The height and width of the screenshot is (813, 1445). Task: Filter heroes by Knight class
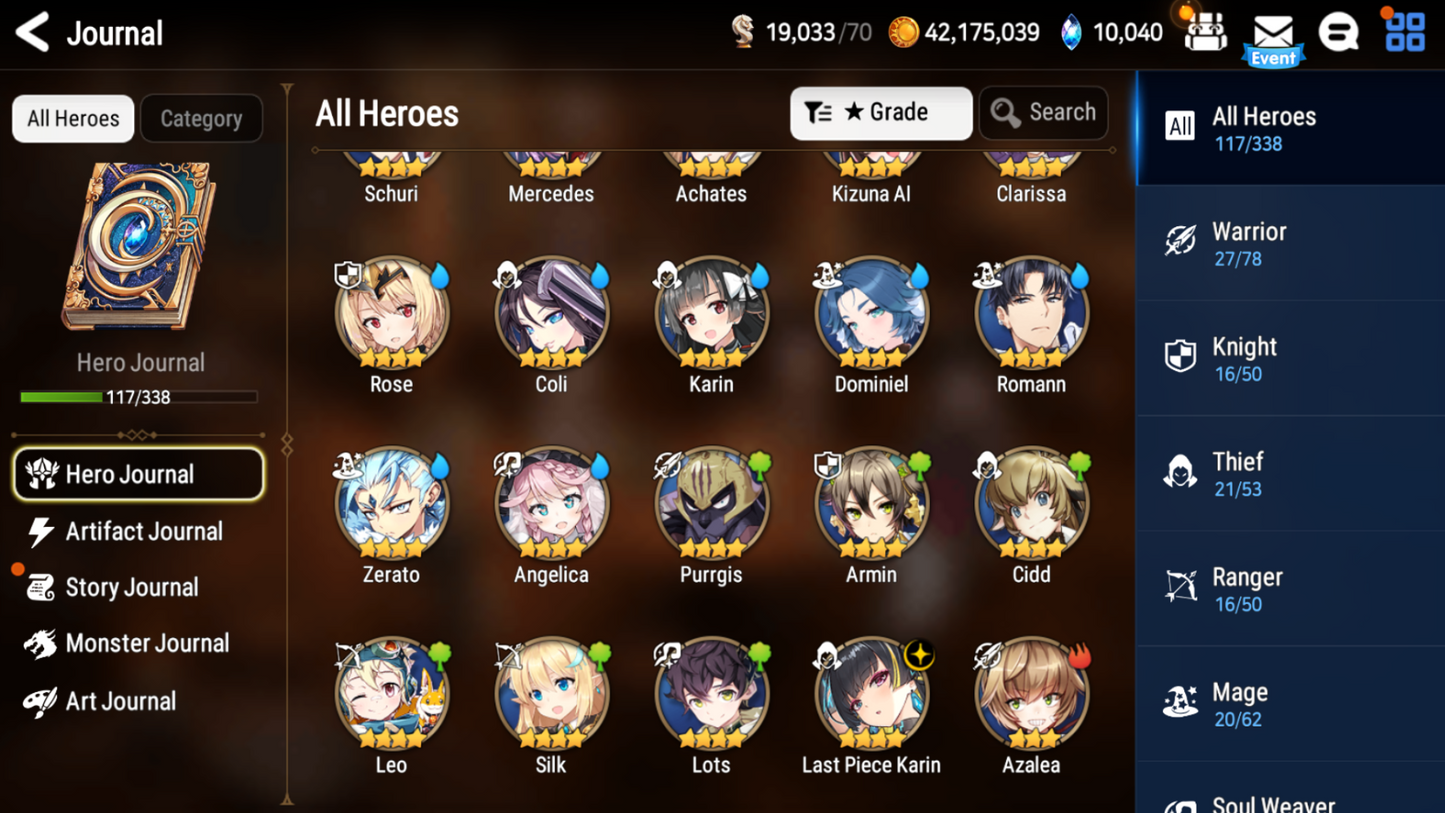(1290, 358)
